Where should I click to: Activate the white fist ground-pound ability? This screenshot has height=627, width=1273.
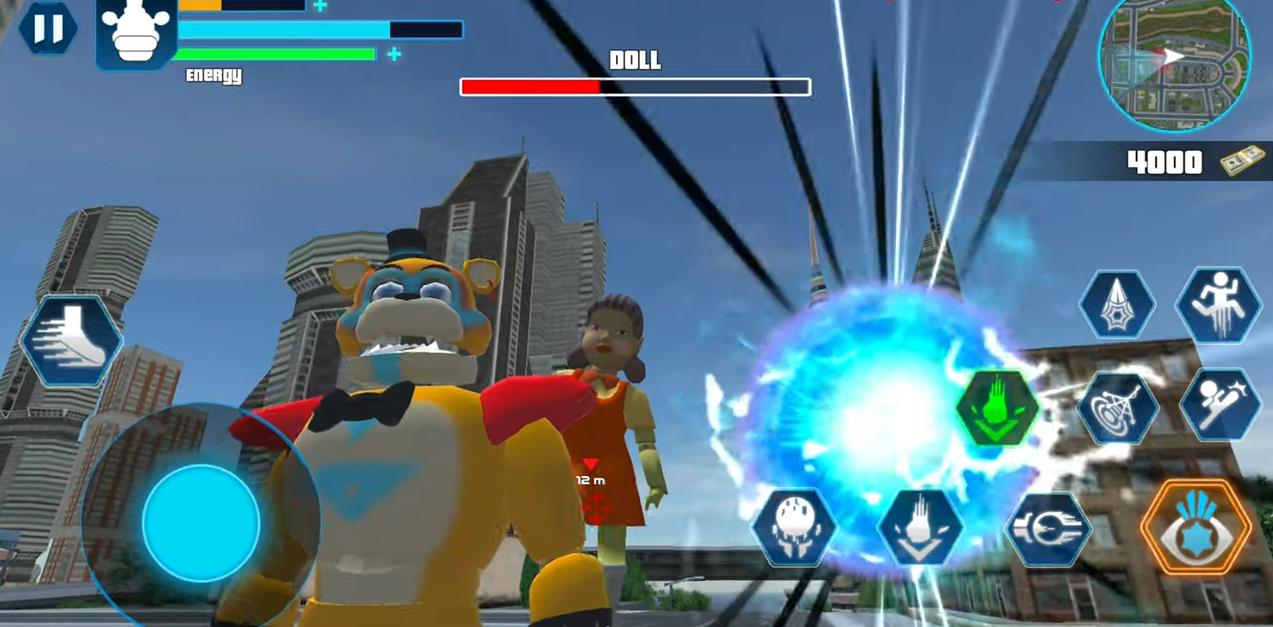(920, 527)
